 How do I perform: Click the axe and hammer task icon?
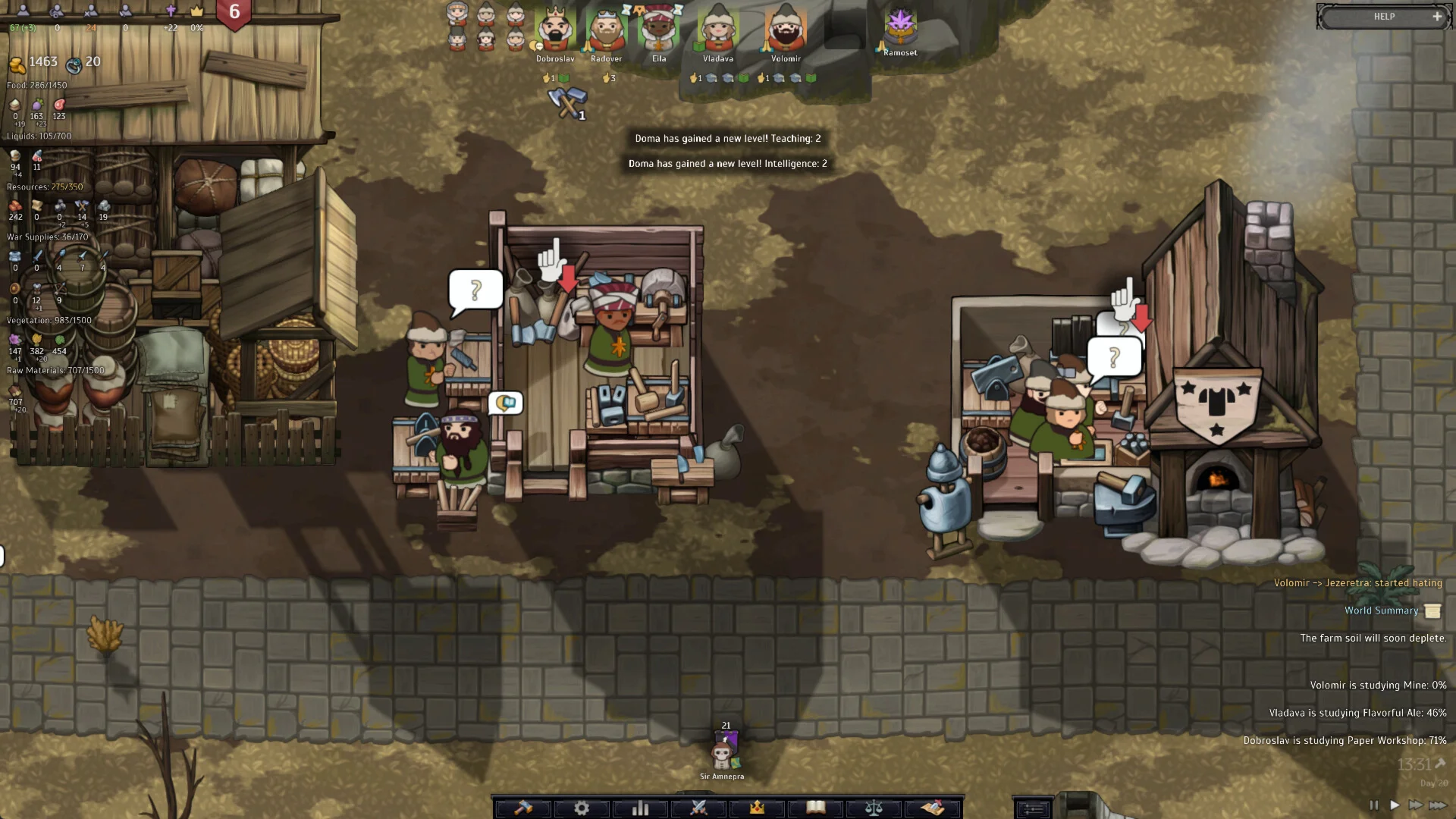coord(566,103)
